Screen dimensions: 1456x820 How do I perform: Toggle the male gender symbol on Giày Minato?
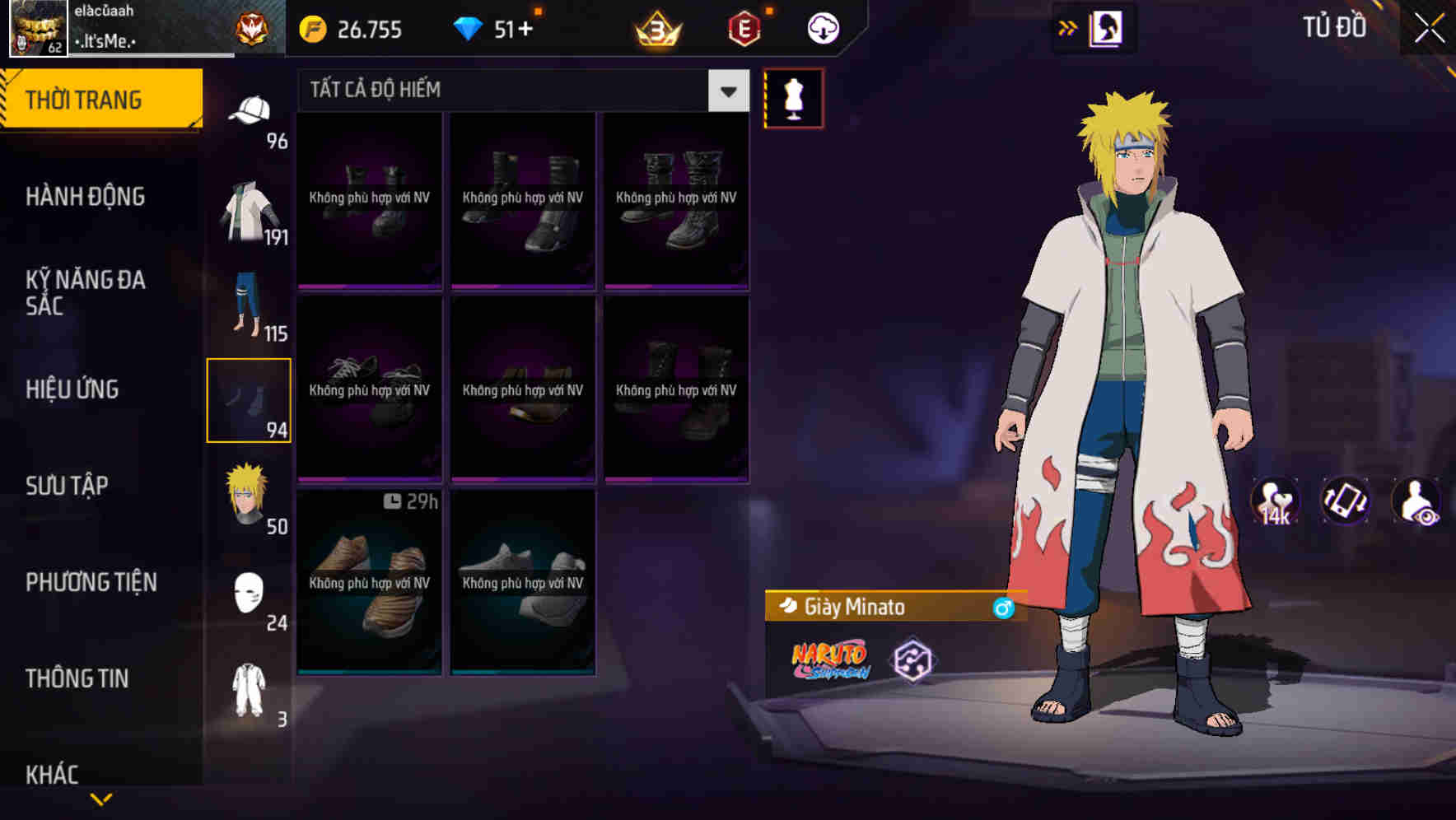1004,608
